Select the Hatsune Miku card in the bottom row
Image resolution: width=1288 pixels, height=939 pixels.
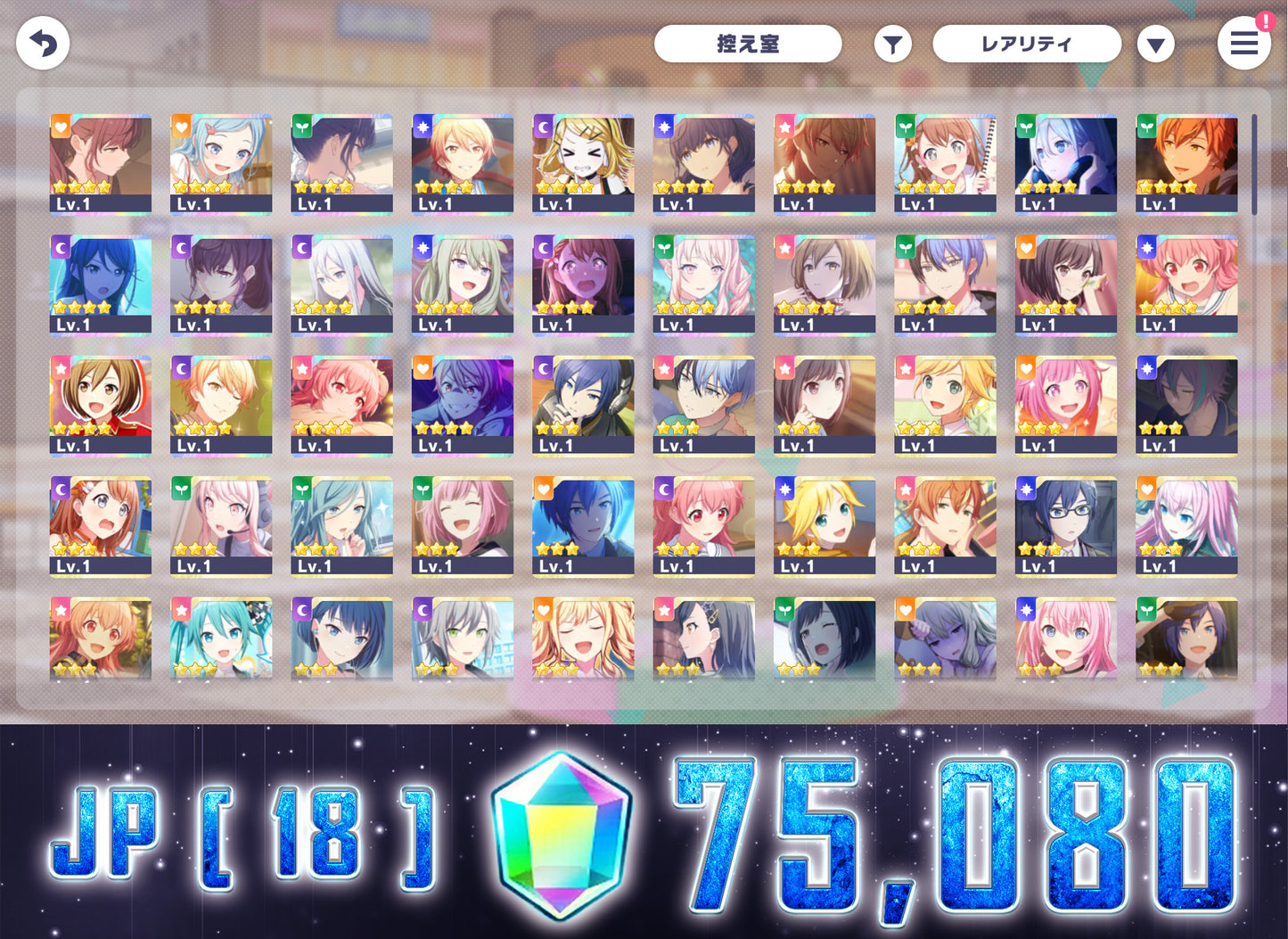pos(221,638)
